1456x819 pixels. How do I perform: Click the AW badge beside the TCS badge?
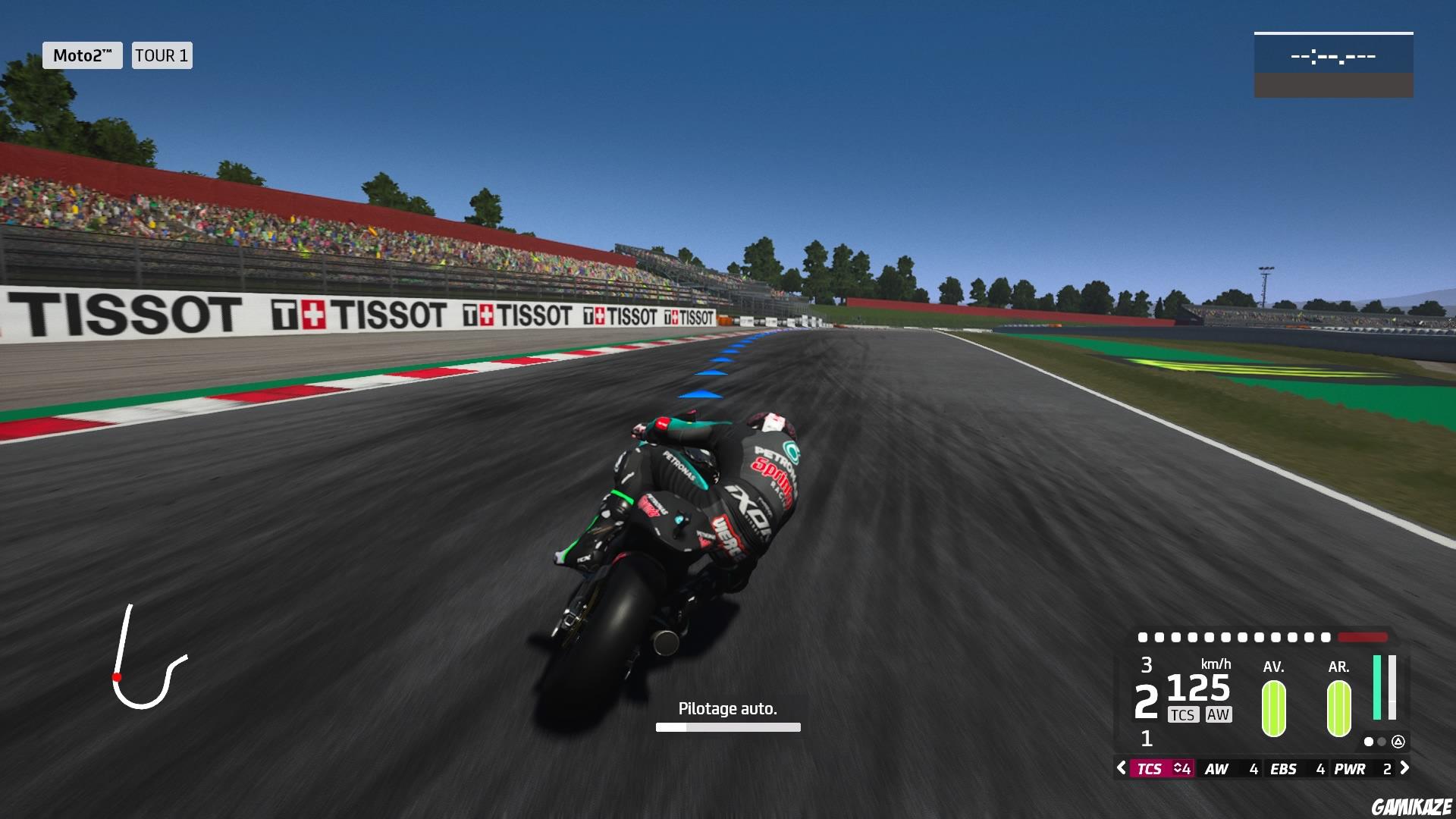pyautogui.click(x=1219, y=714)
